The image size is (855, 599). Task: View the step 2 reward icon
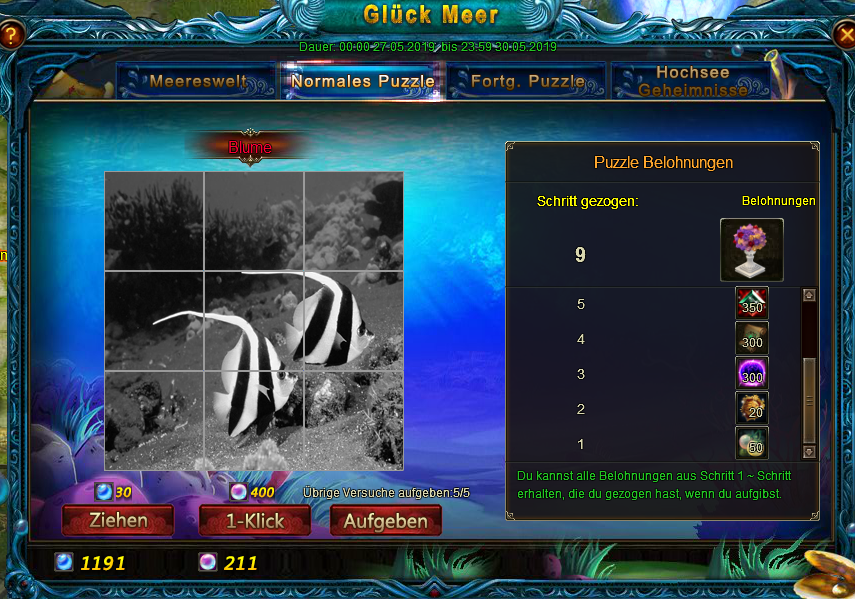pos(752,409)
